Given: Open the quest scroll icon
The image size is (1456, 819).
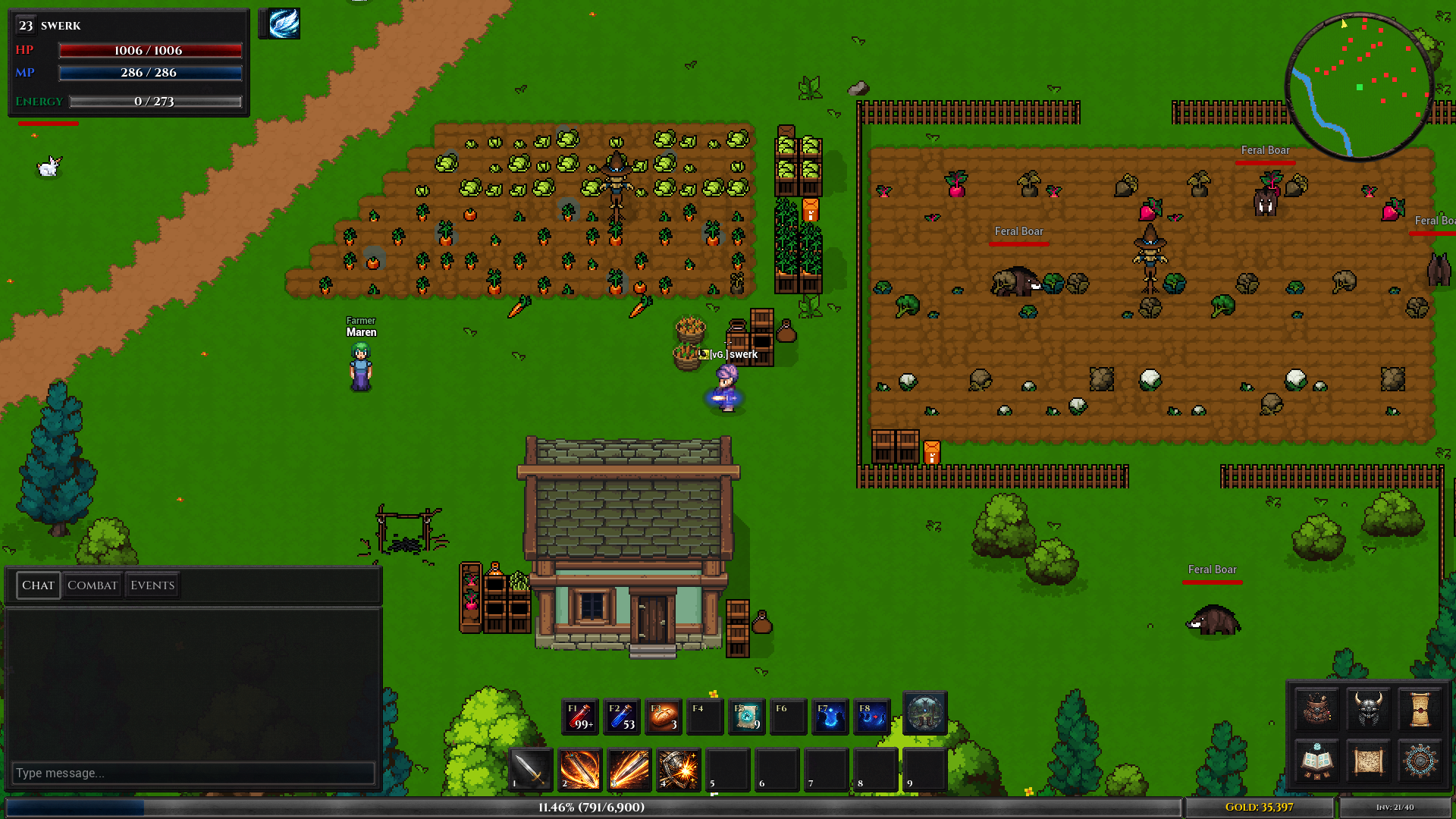Looking at the screenshot, I should point(1420,711).
